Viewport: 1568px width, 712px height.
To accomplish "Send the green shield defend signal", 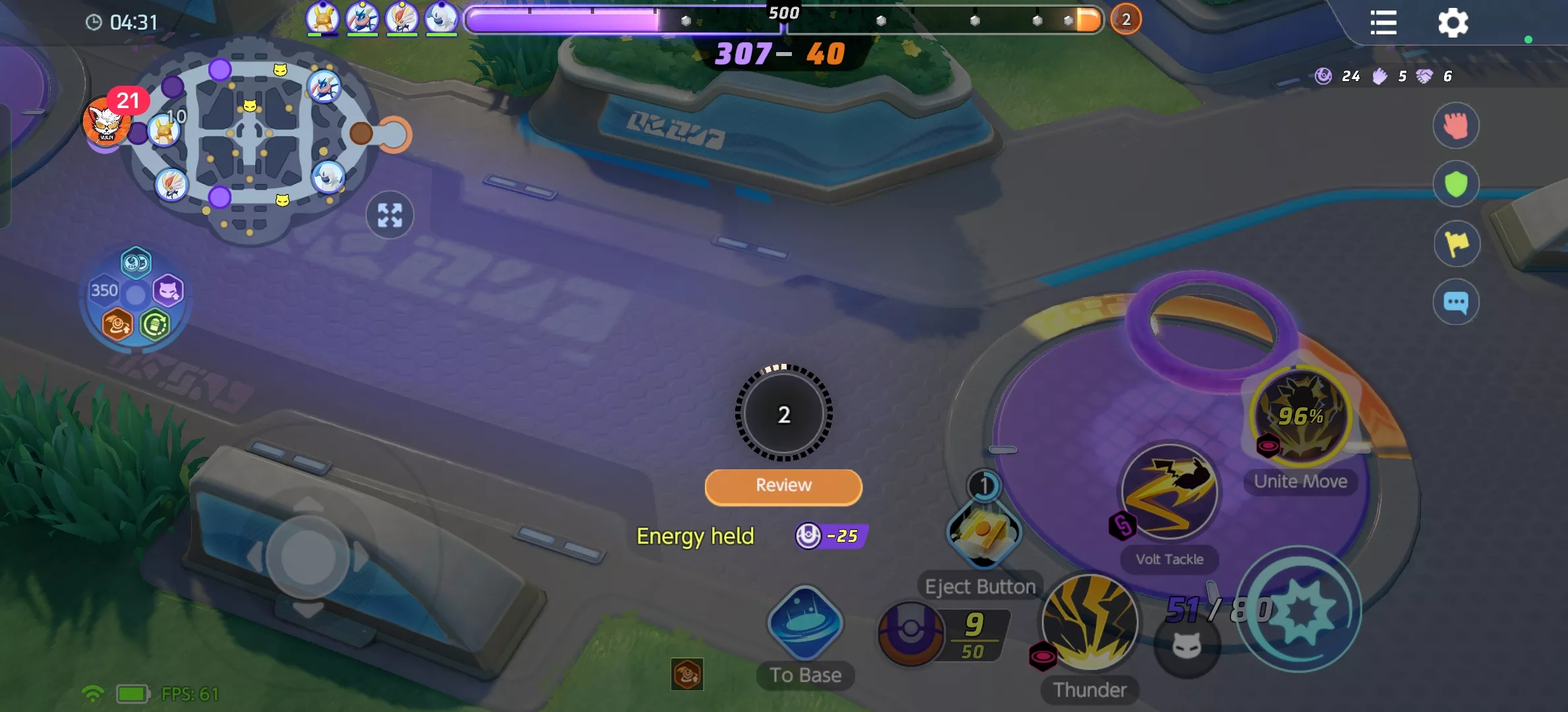I will pyautogui.click(x=1456, y=185).
